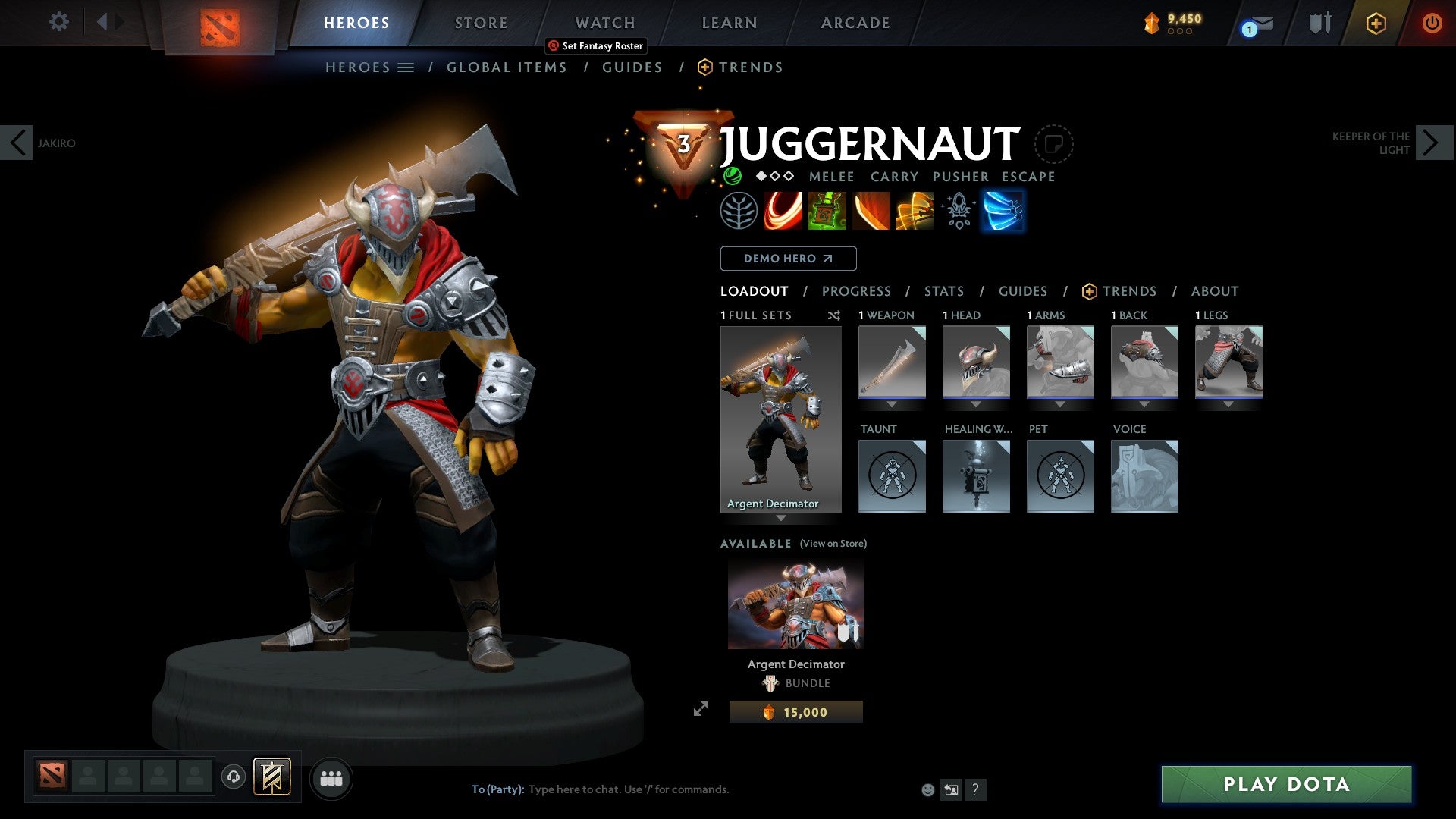1456x819 pixels.
Task: Click the DEMO HERO button
Action: point(788,258)
